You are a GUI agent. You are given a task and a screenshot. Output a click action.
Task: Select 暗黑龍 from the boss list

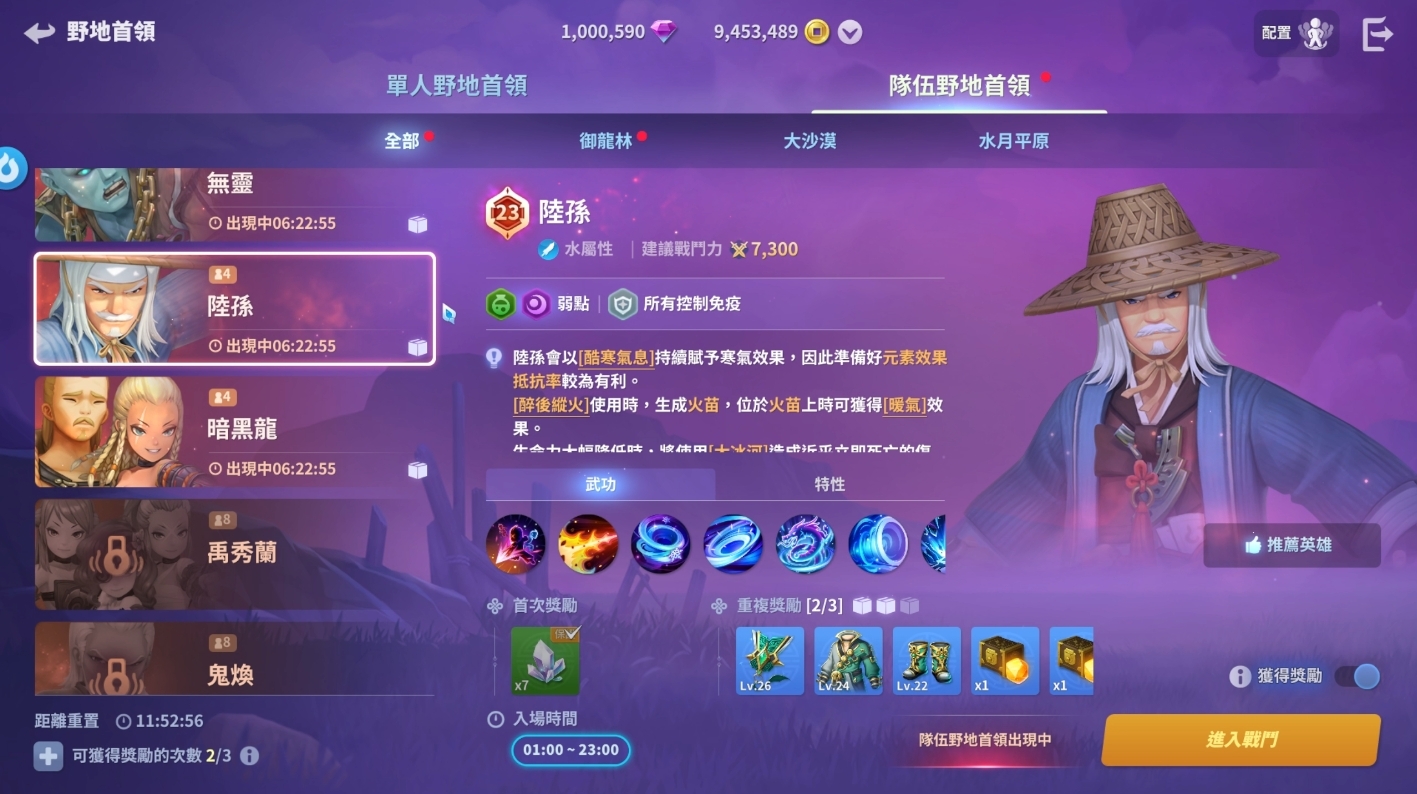coord(234,432)
